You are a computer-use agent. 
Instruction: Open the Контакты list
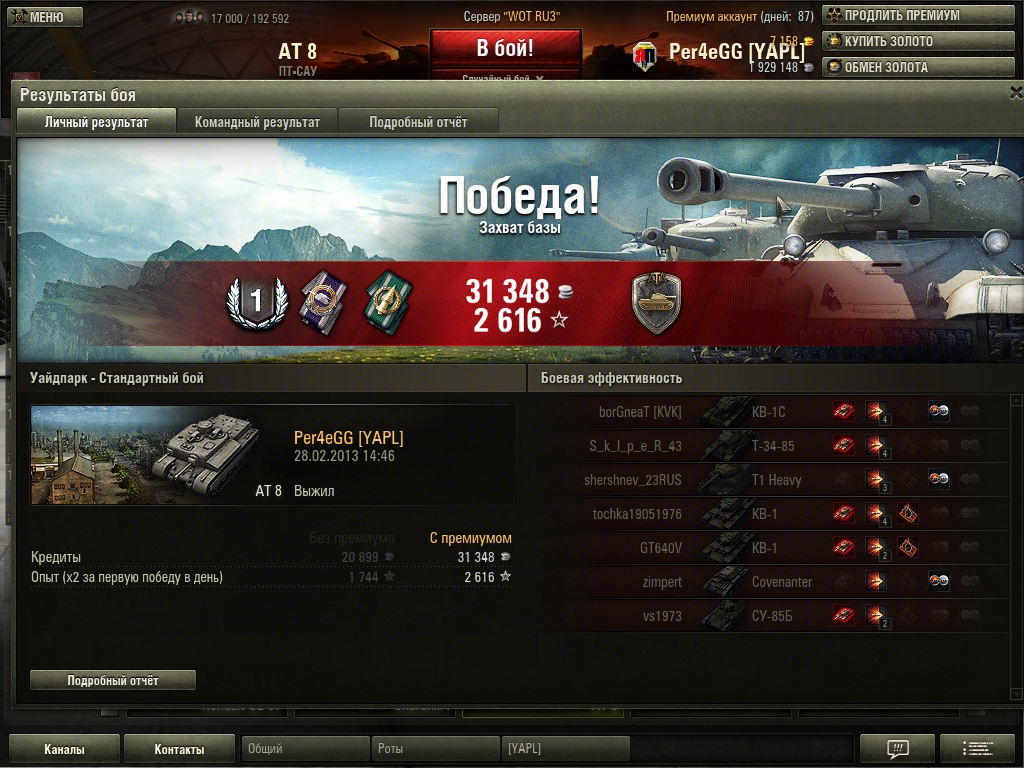pyautogui.click(x=179, y=749)
